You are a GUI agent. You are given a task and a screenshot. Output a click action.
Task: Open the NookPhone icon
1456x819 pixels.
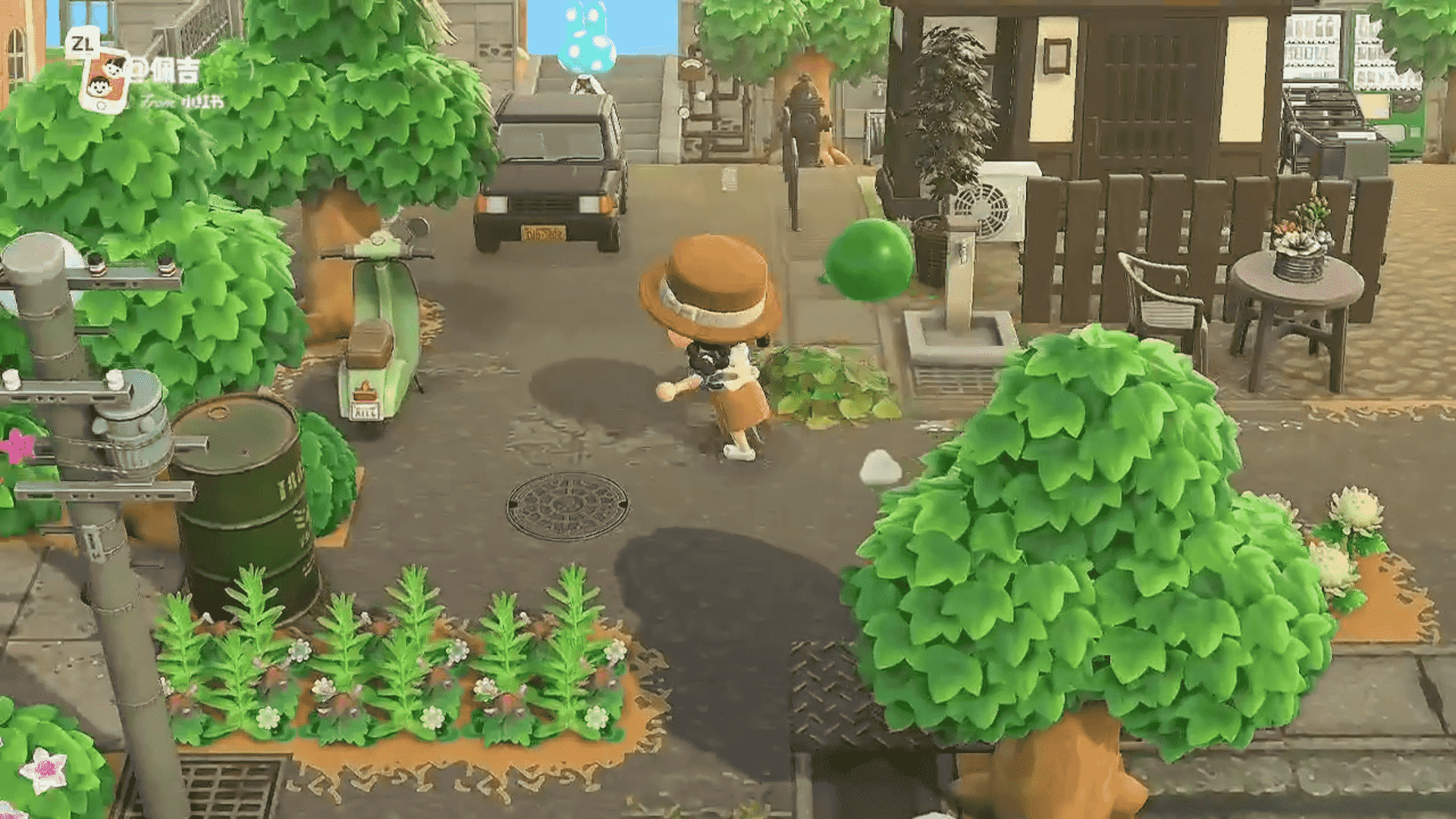105,80
